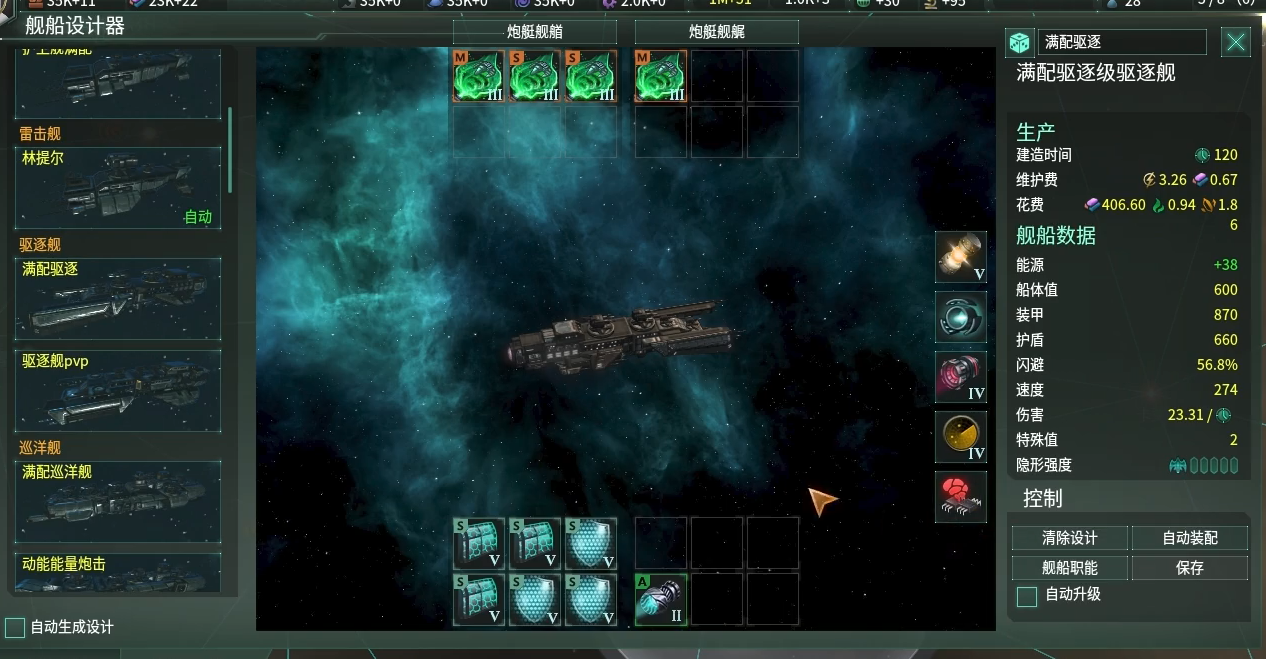The height and width of the screenshot is (659, 1266).
Task: Toggle the 自动生成设计 checkbox
Action: [15, 628]
